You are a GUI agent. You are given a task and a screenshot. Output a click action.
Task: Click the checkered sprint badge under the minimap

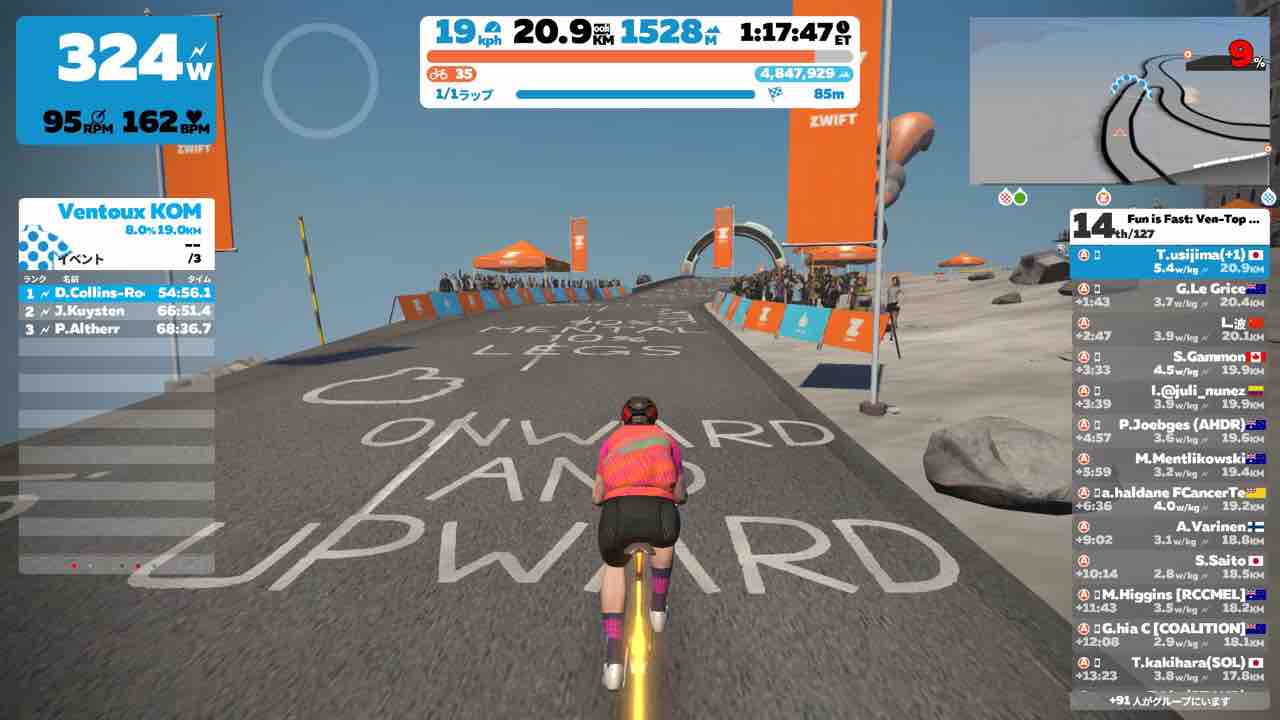1005,197
